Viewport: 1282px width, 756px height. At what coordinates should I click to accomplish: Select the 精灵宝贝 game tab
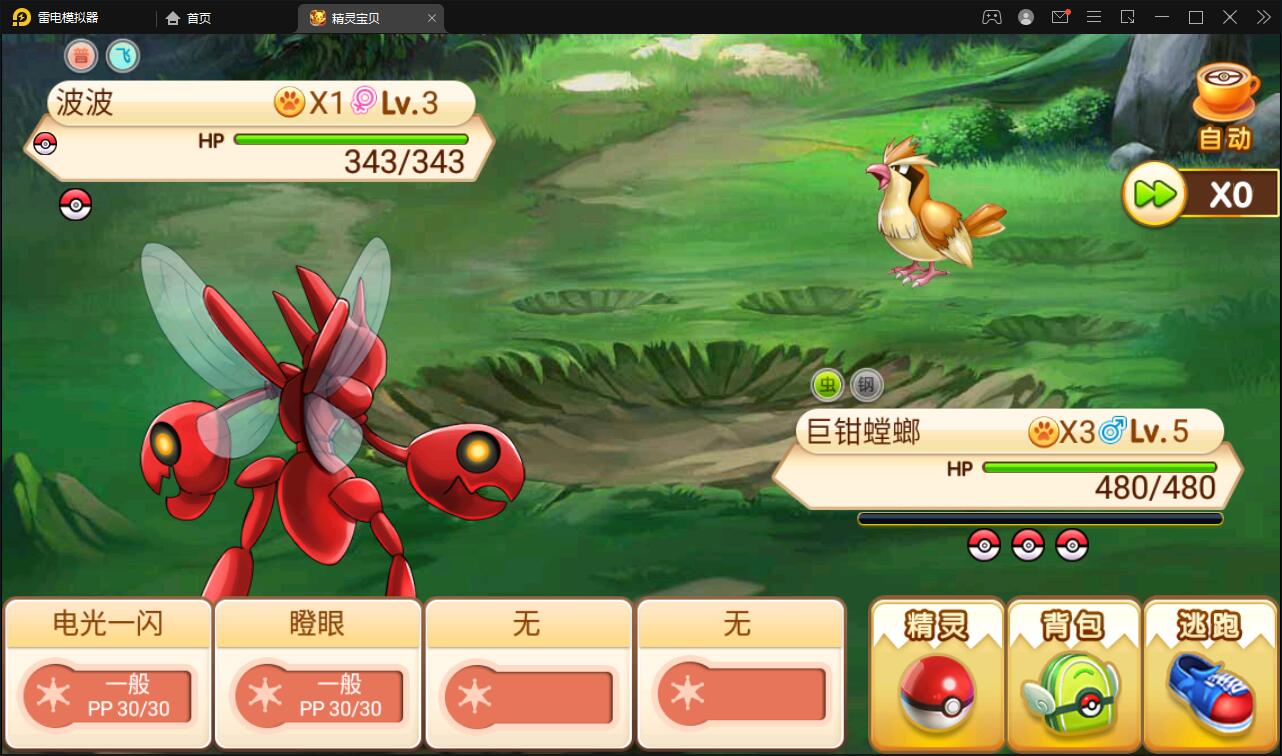click(360, 17)
